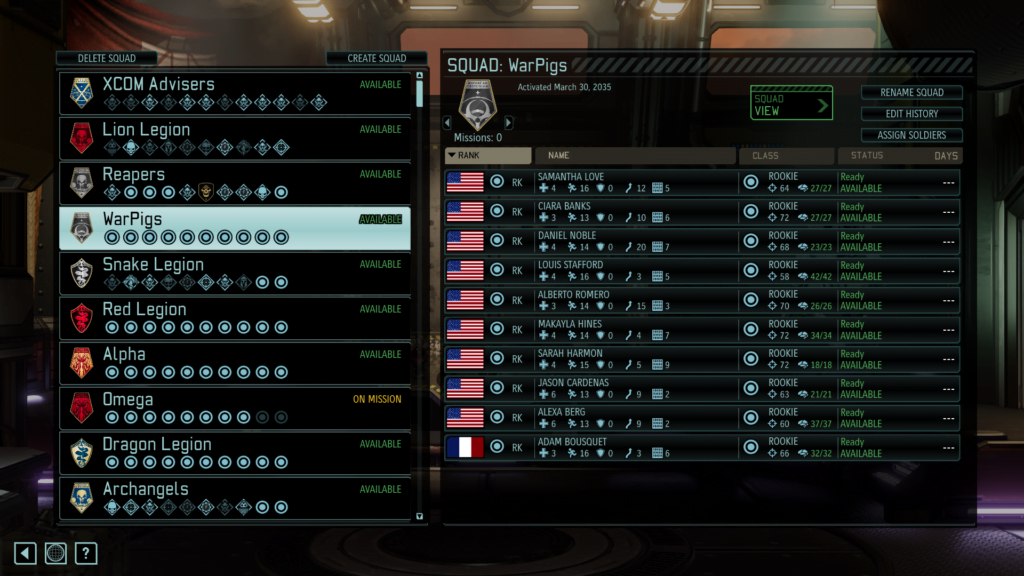Image resolution: width=1024 pixels, height=576 pixels.
Task: Create a new squad
Action: click(x=376, y=58)
